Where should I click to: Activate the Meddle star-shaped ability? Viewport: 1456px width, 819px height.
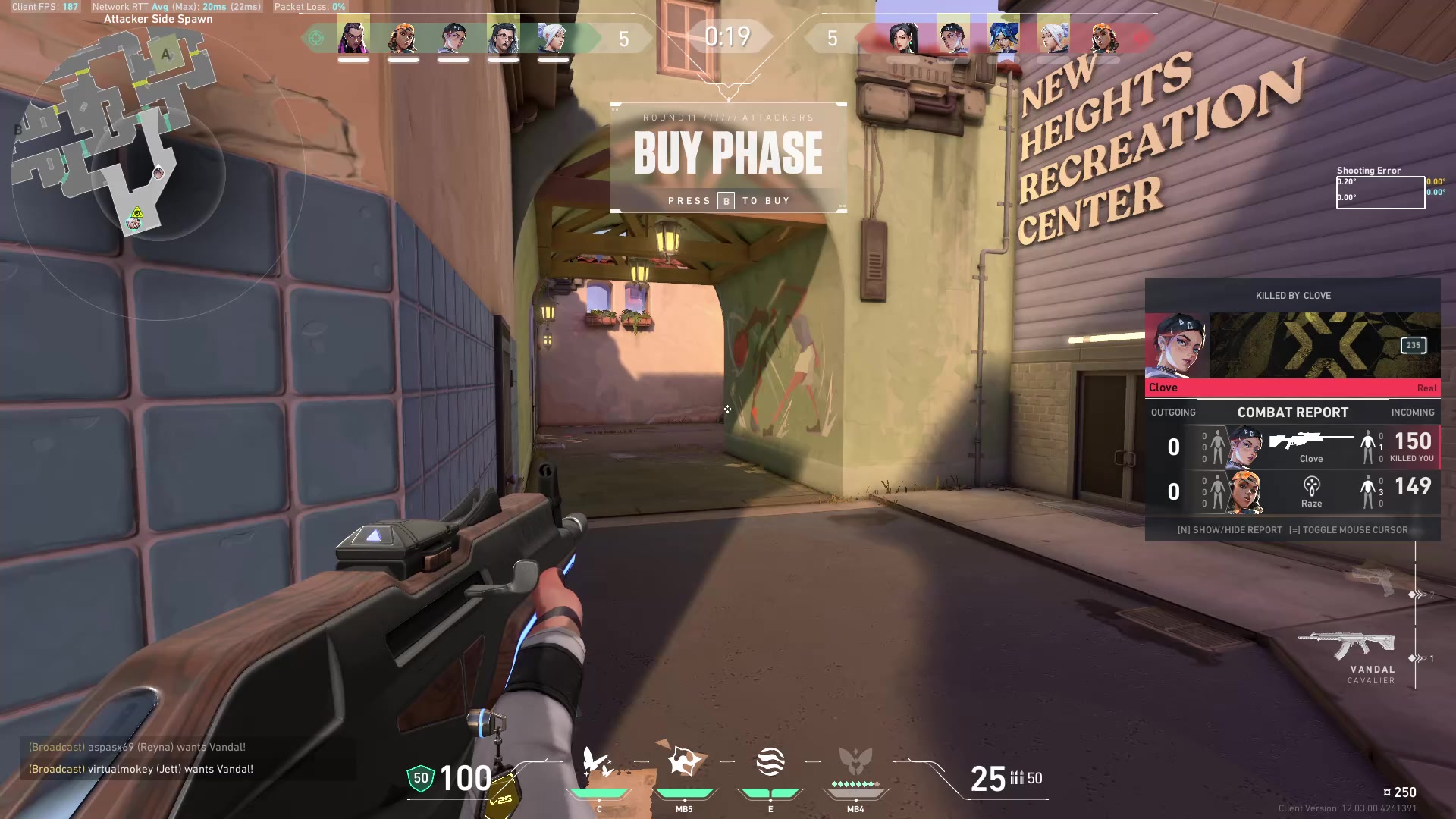[684, 762]
